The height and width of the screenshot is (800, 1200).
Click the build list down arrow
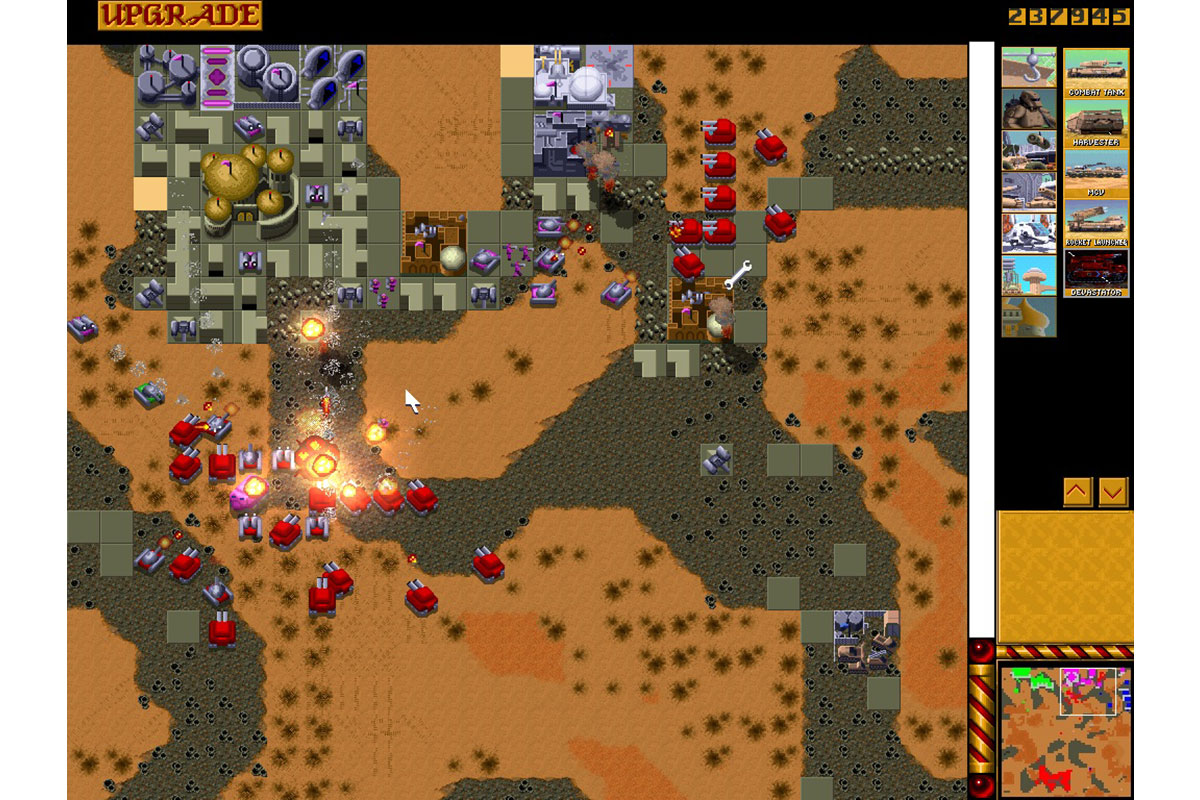(1113, 491)
